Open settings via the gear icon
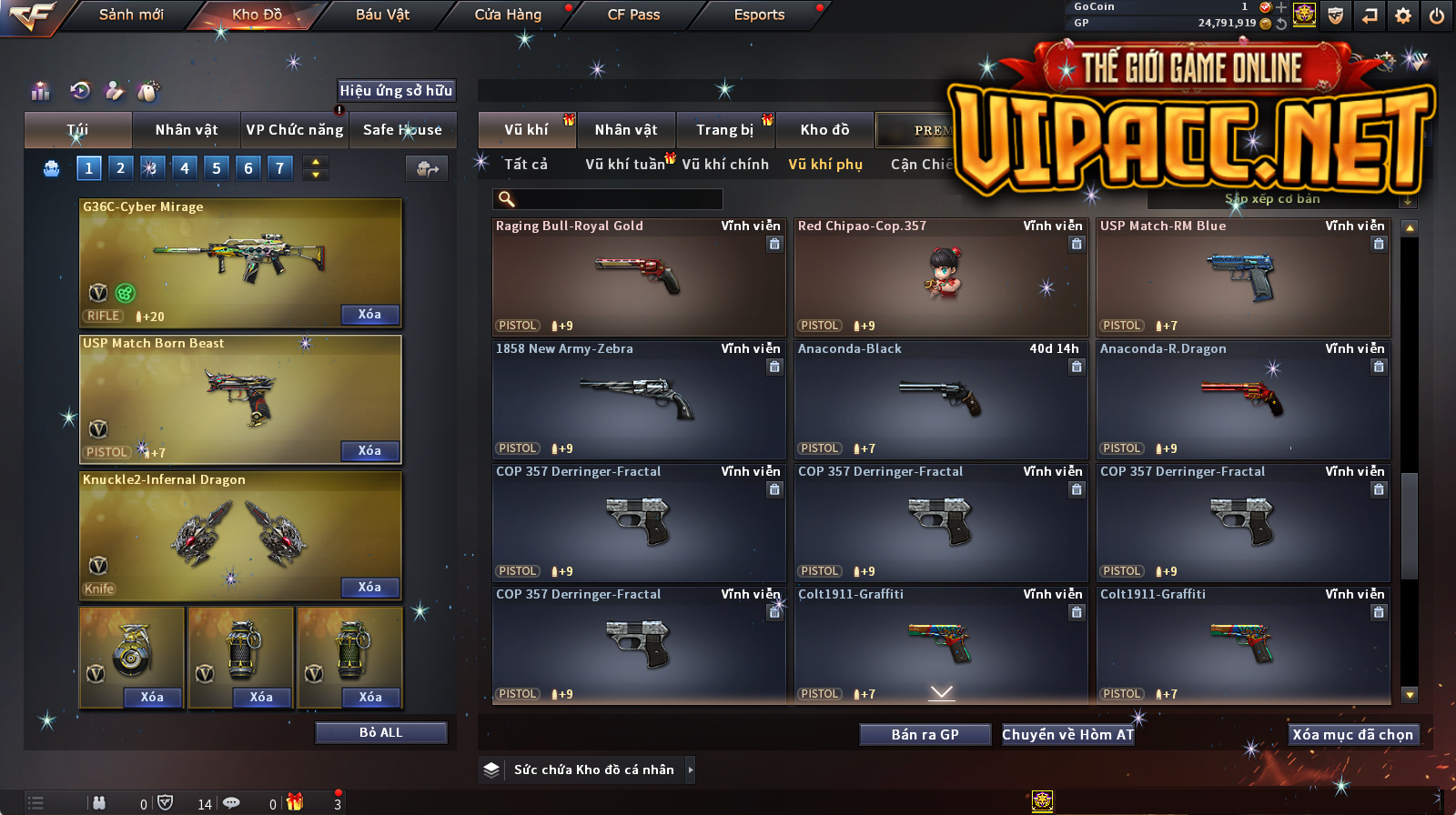1456x815 pixels. [1403, 15]
